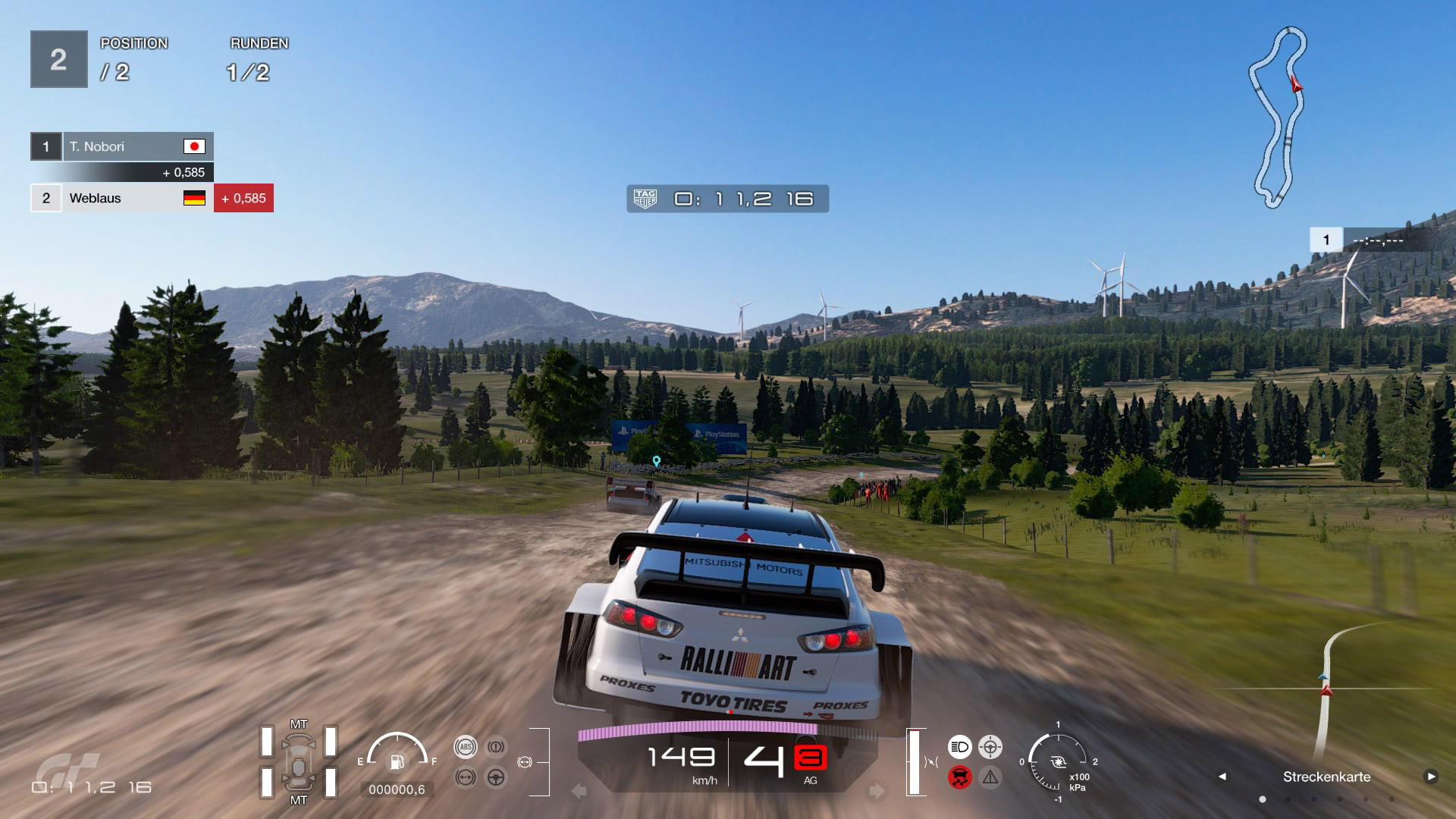Image resolution: width=1456 pixels, height=819 pixels.
Task: Select the Weblaus leaderboard row
Action: 121,198
